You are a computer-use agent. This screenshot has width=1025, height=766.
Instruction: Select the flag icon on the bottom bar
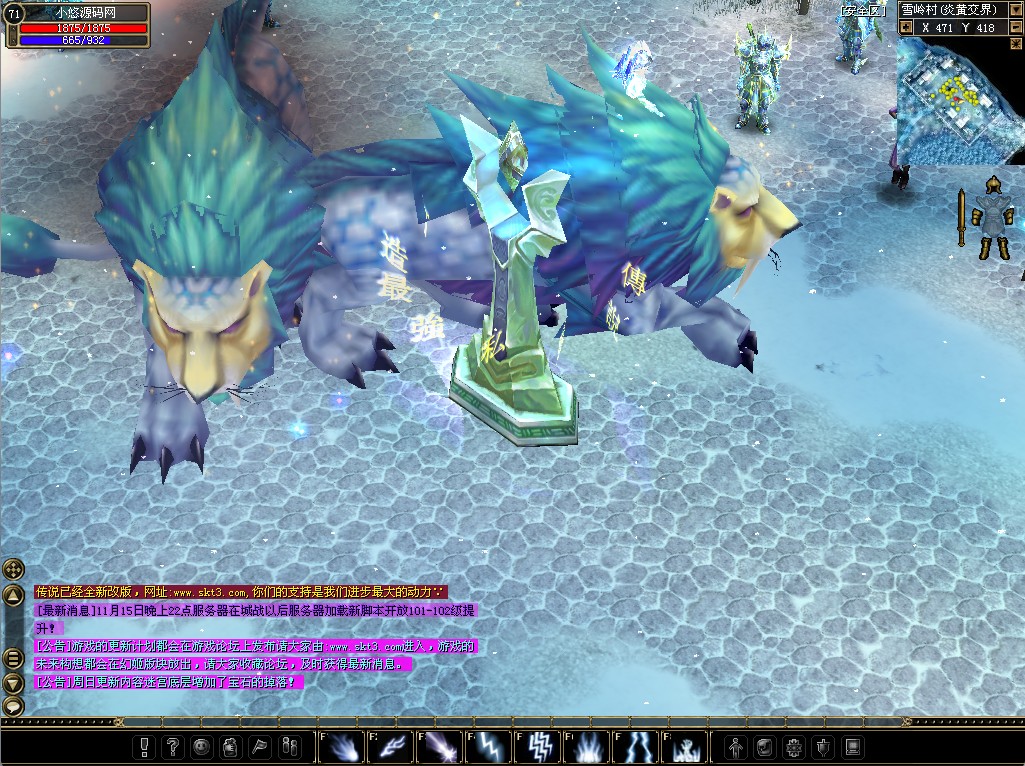pyautogui.click(x=259, y=746)
